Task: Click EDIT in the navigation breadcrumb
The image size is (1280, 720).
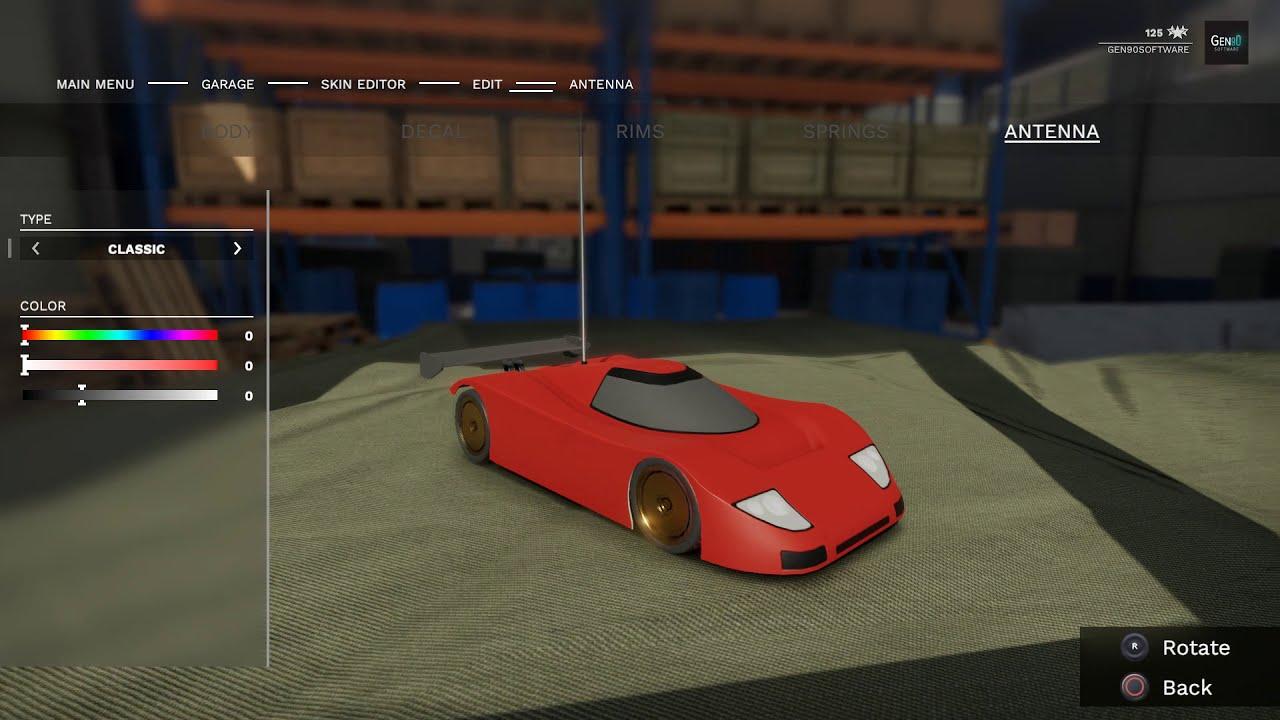Action: [x=487, y=84]
